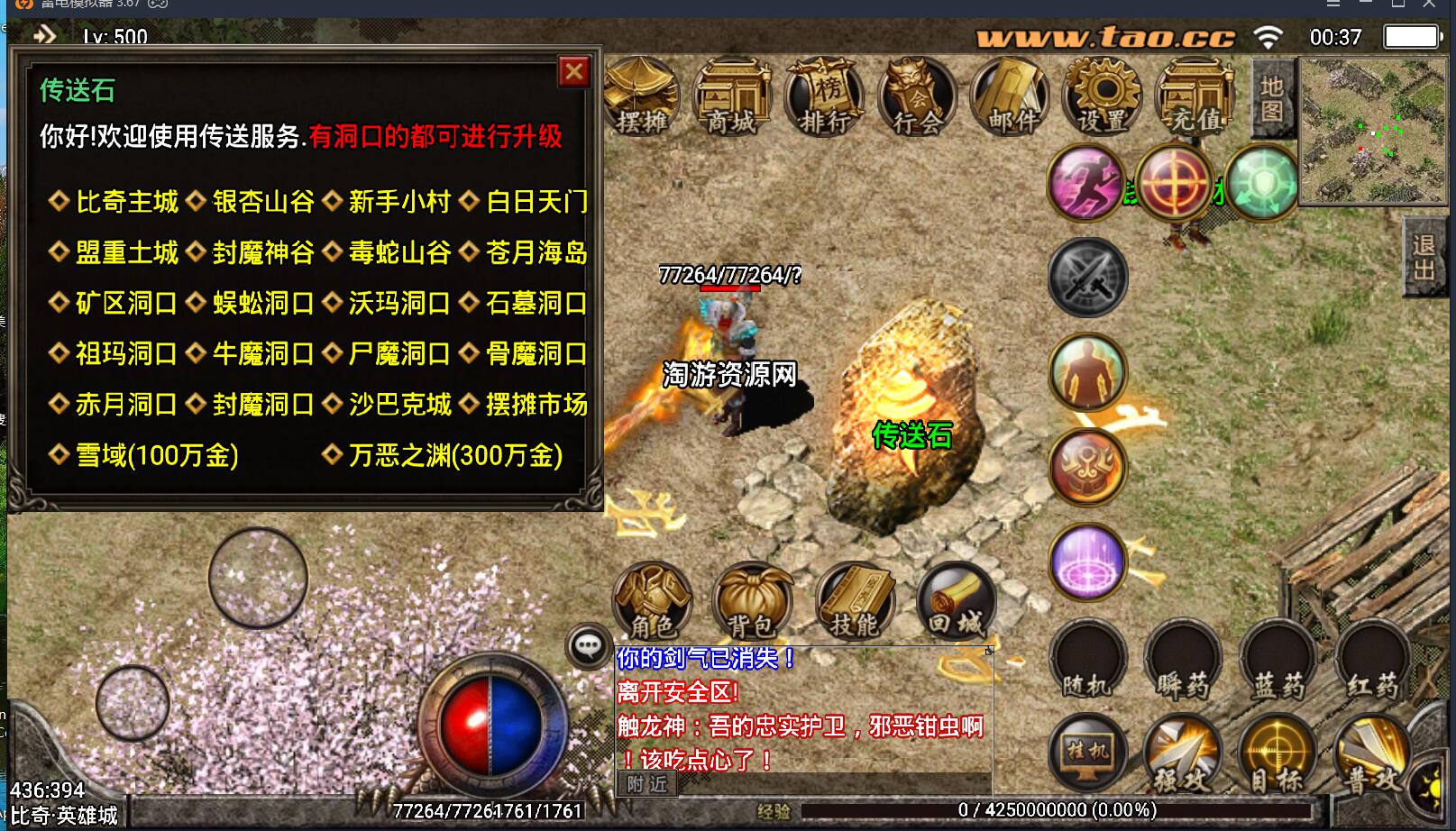The image size is (1456, 831).
Task: Click the 退出 exit button
Action: click(1424, 258)
